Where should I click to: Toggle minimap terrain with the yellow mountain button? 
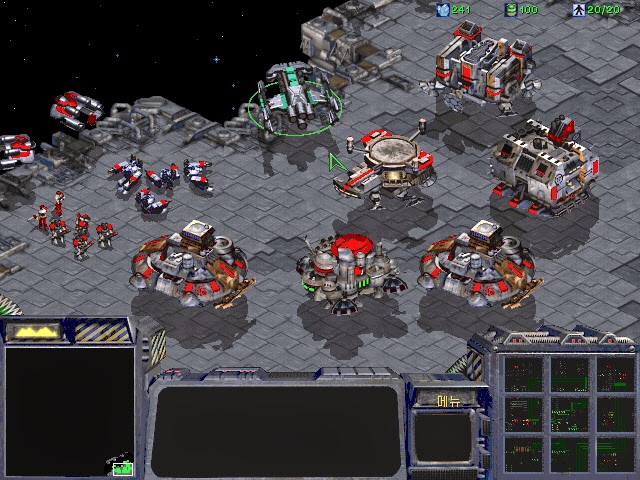tap(35, 330)
